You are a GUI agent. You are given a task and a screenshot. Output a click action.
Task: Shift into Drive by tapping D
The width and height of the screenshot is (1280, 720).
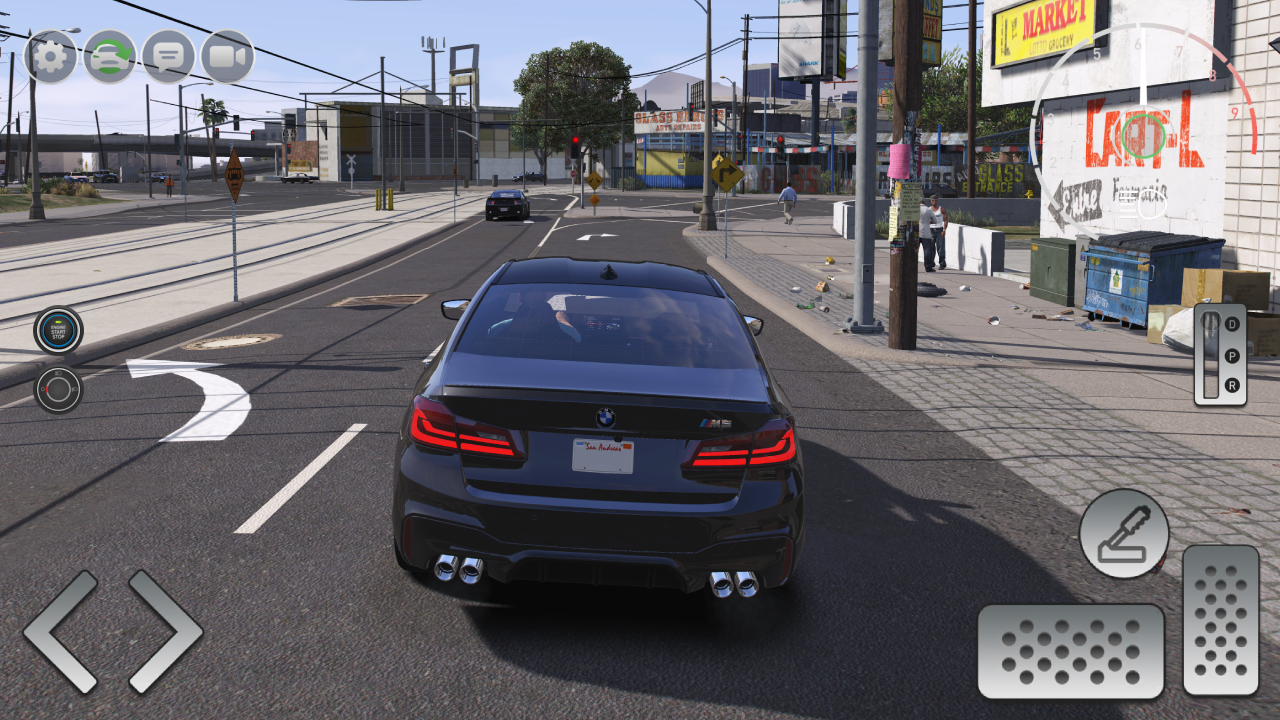pyautogui.click(x=1232, y=324)
